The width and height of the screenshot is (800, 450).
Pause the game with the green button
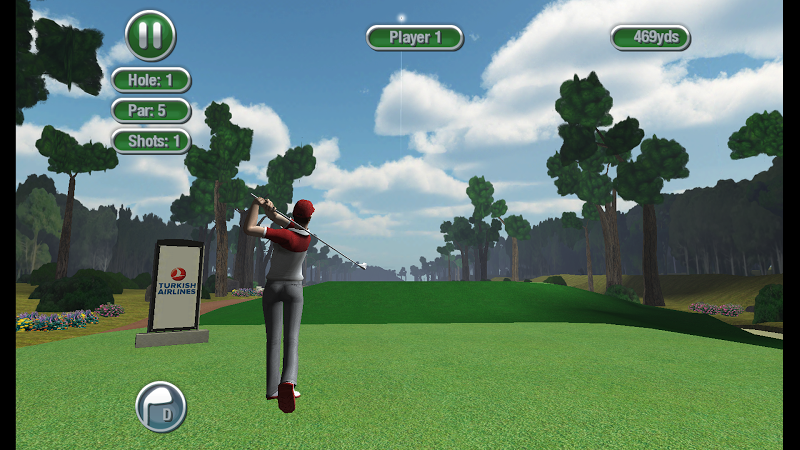click(150, 35)
